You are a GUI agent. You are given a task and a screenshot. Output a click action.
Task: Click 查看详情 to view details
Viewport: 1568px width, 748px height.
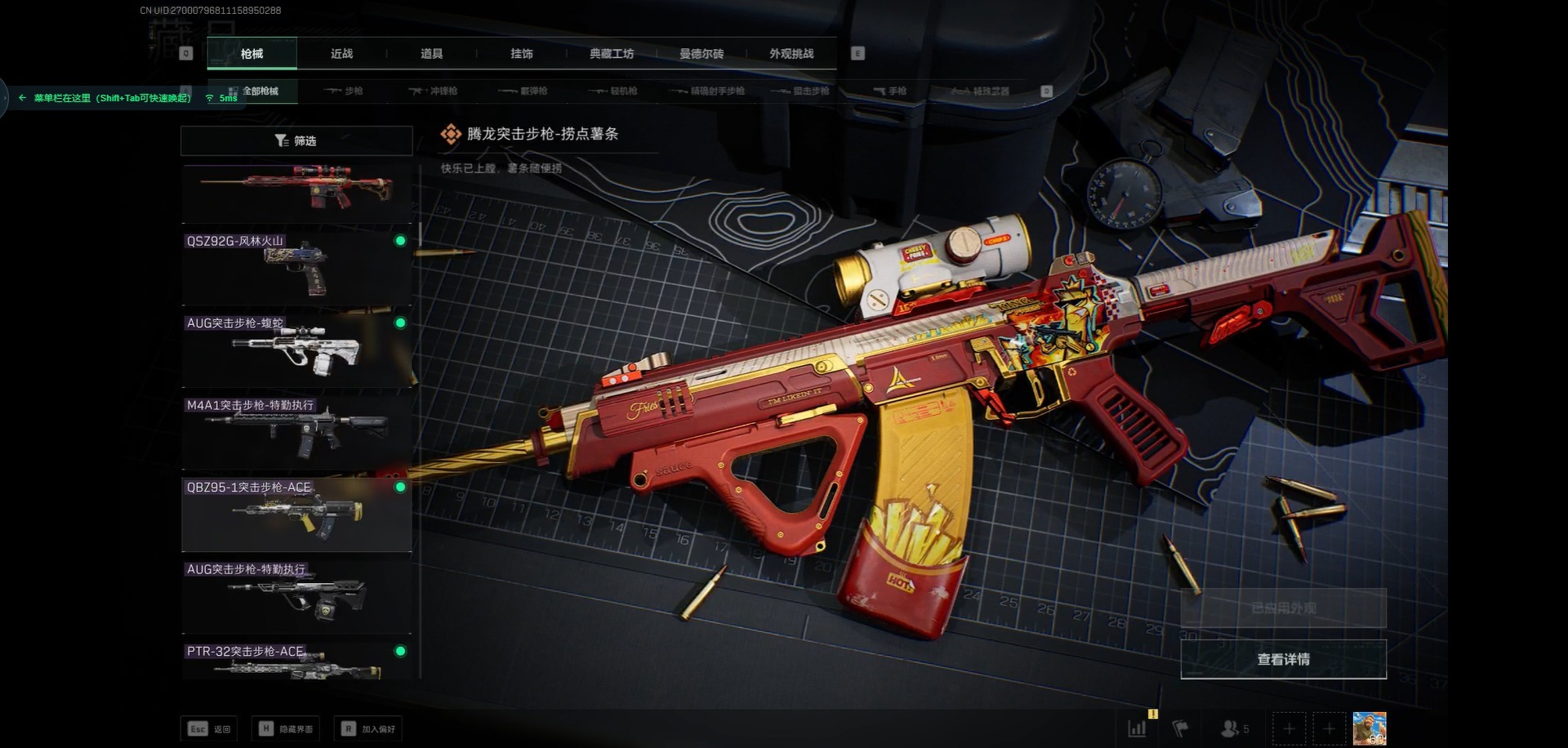(x=1283, y=659)
